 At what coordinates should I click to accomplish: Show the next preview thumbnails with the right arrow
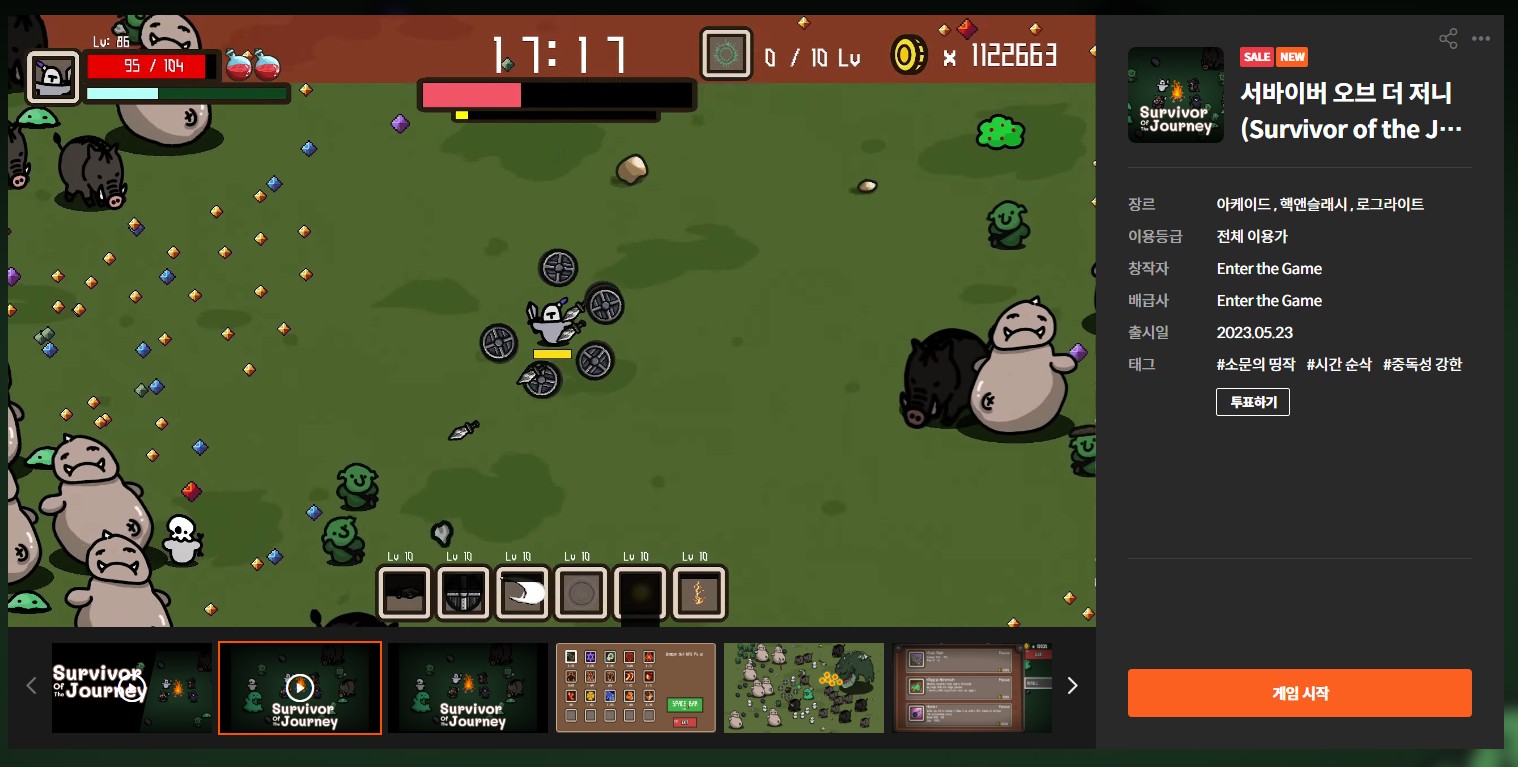1073,686
